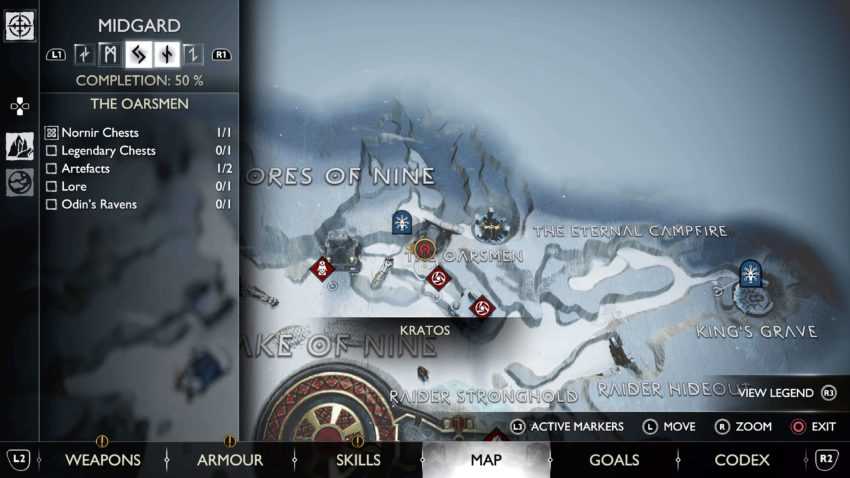Switch to the Codex tab
Image resolution: width=850 pixels, height=478 pixels.
click(742, 460)
